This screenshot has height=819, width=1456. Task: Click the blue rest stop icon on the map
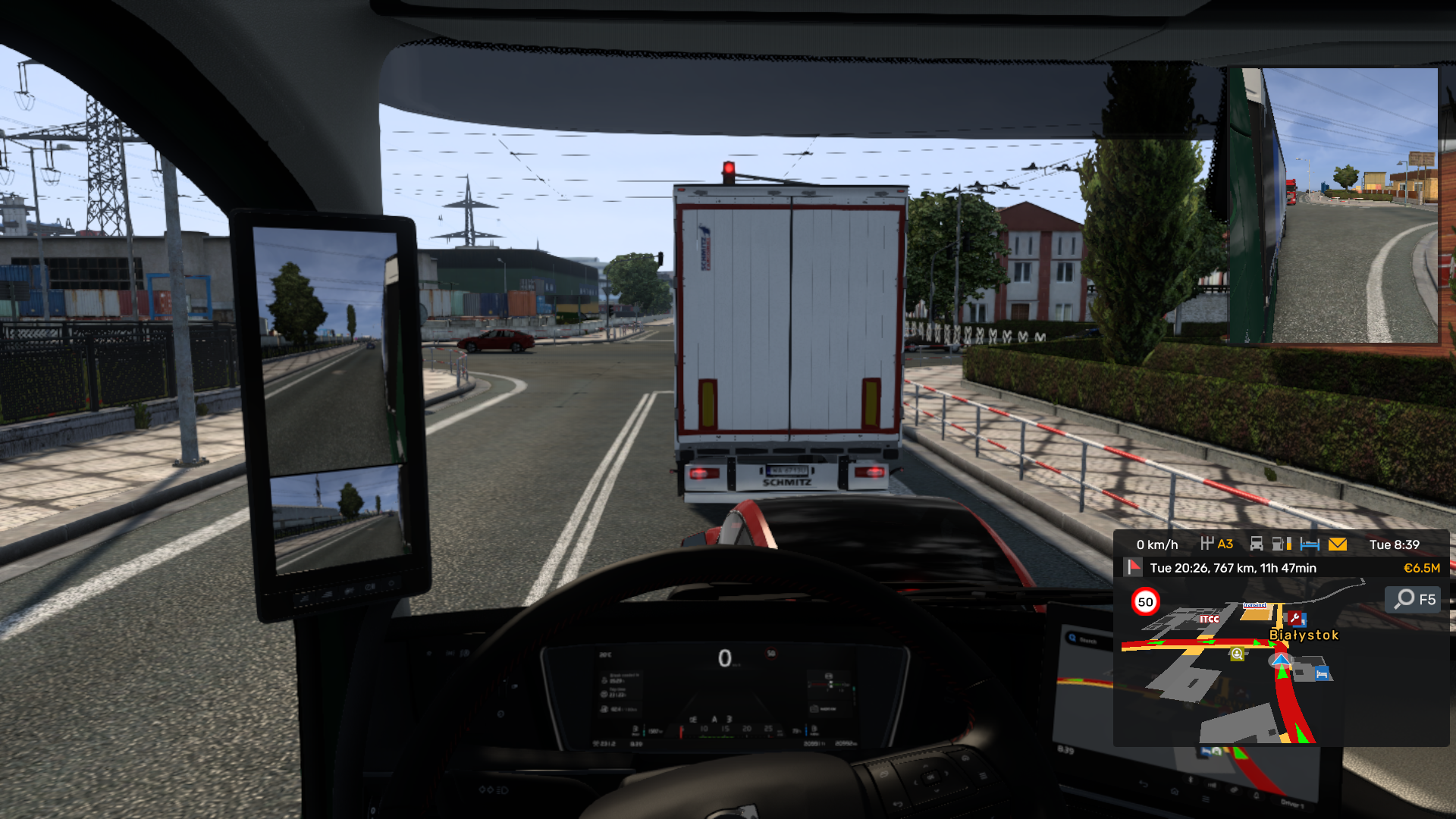[x=1322, y=673]
